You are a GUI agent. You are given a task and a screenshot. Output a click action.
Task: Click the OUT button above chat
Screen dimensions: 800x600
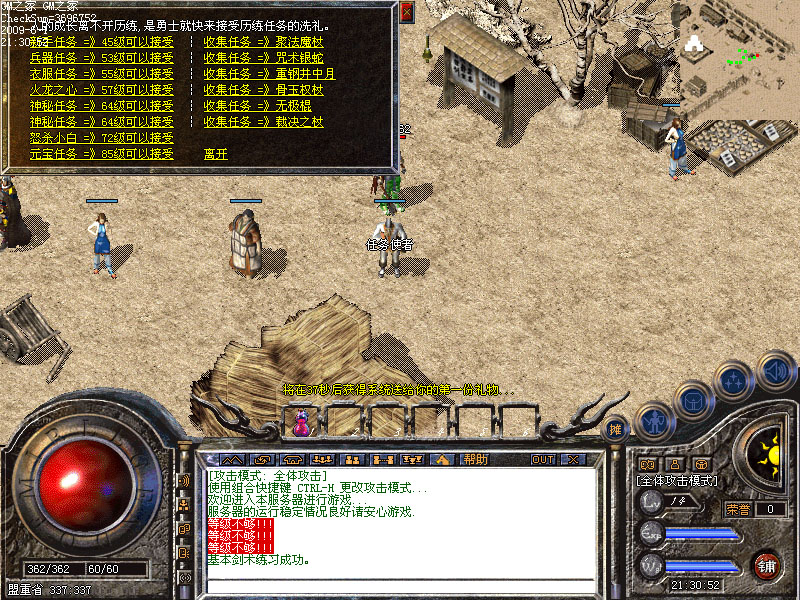(542, 459)
